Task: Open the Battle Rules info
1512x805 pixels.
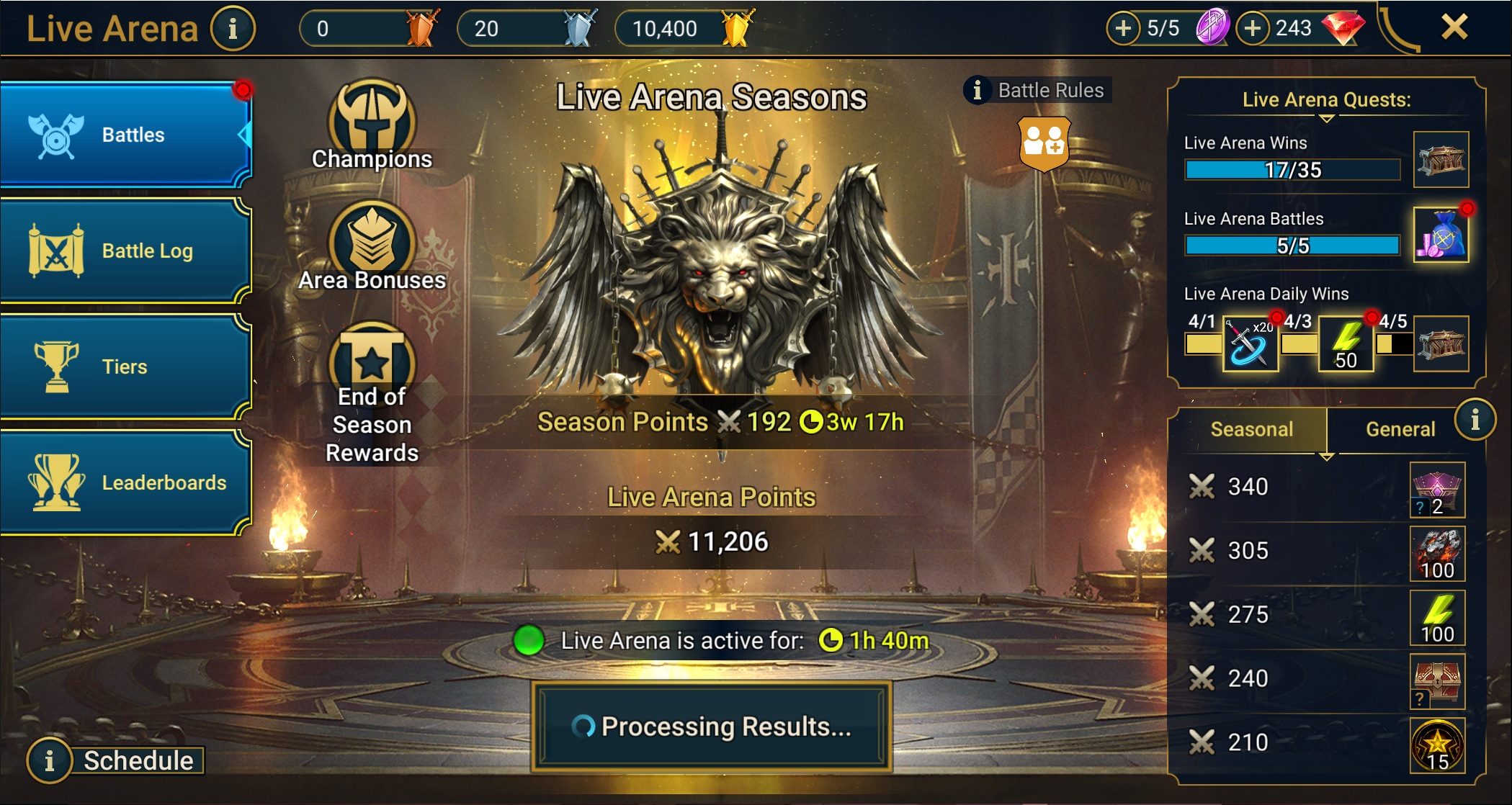Action: (x=1037, y=90)
